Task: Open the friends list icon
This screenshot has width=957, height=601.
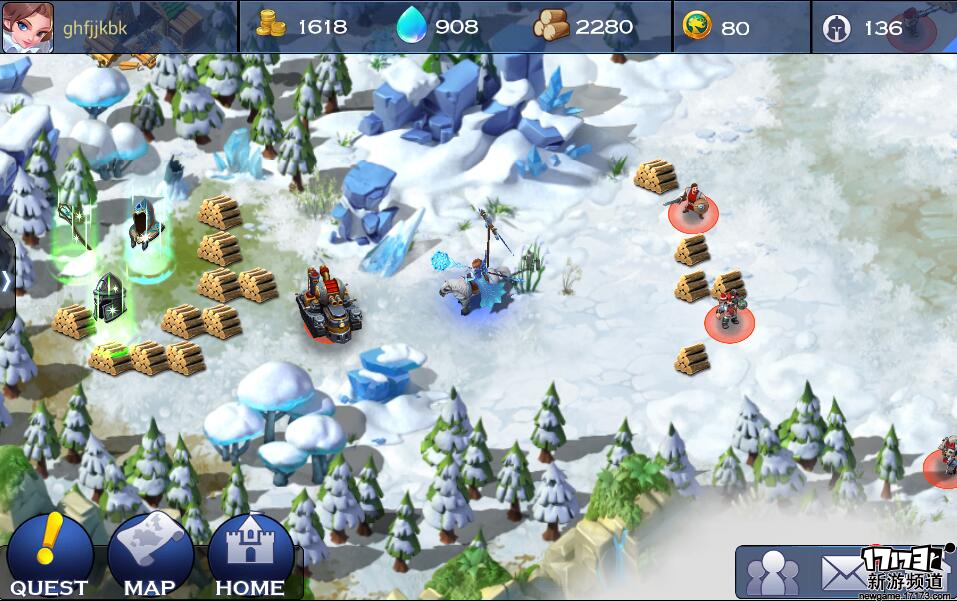Action: (x=773, y=573)
